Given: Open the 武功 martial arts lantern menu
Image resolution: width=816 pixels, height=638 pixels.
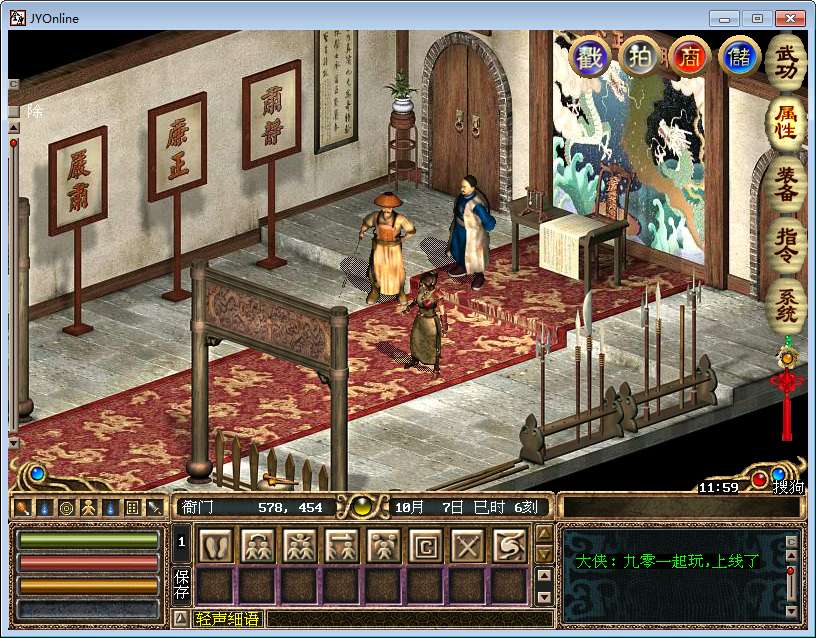Looking at the screenshot, I should tap(787, 60).
